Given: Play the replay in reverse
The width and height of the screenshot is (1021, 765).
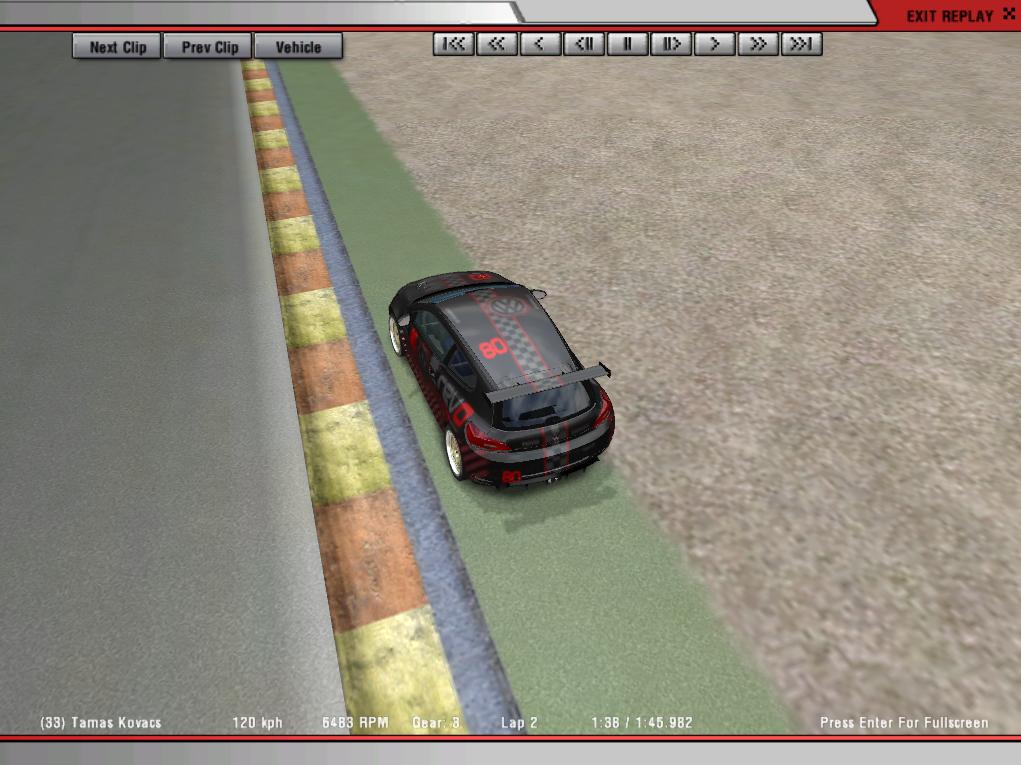Looking at the screenshot, I should pos(540,44).
